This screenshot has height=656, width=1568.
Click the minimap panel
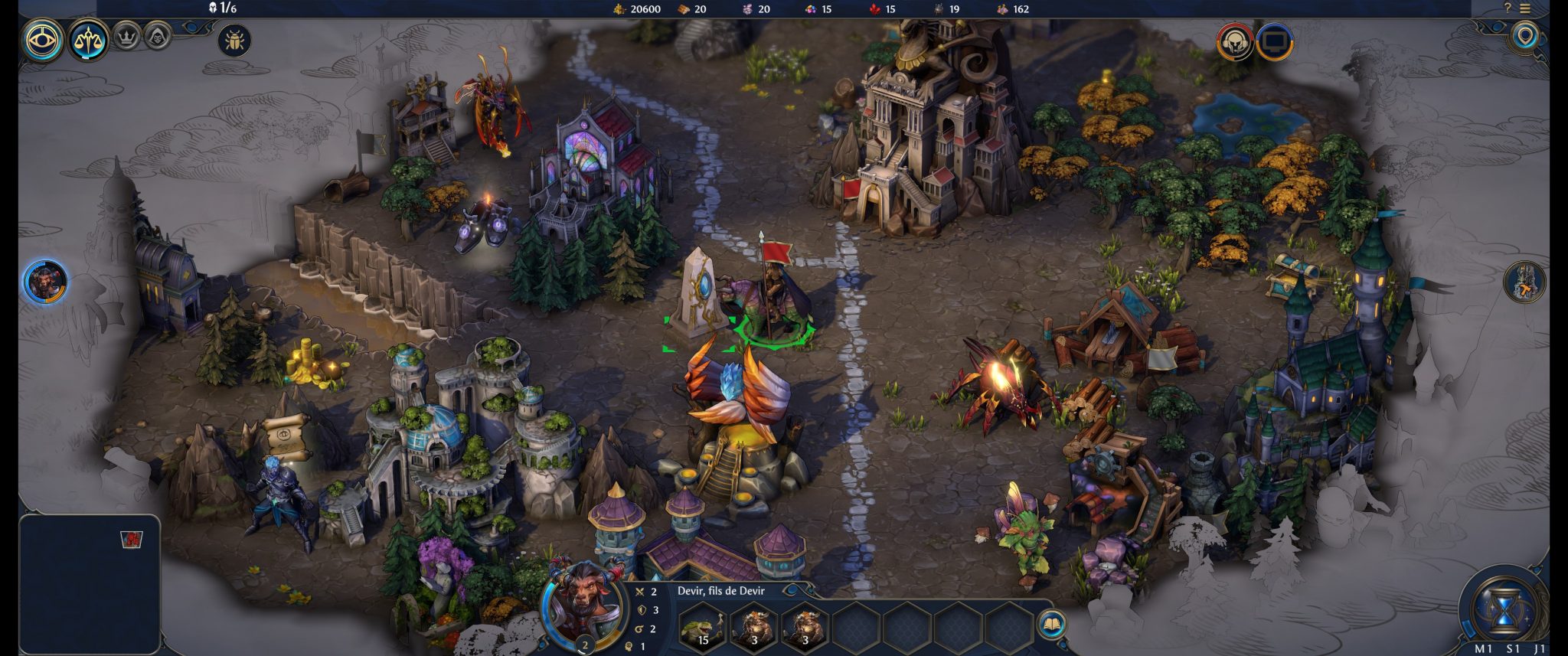(x=89, y=583)
